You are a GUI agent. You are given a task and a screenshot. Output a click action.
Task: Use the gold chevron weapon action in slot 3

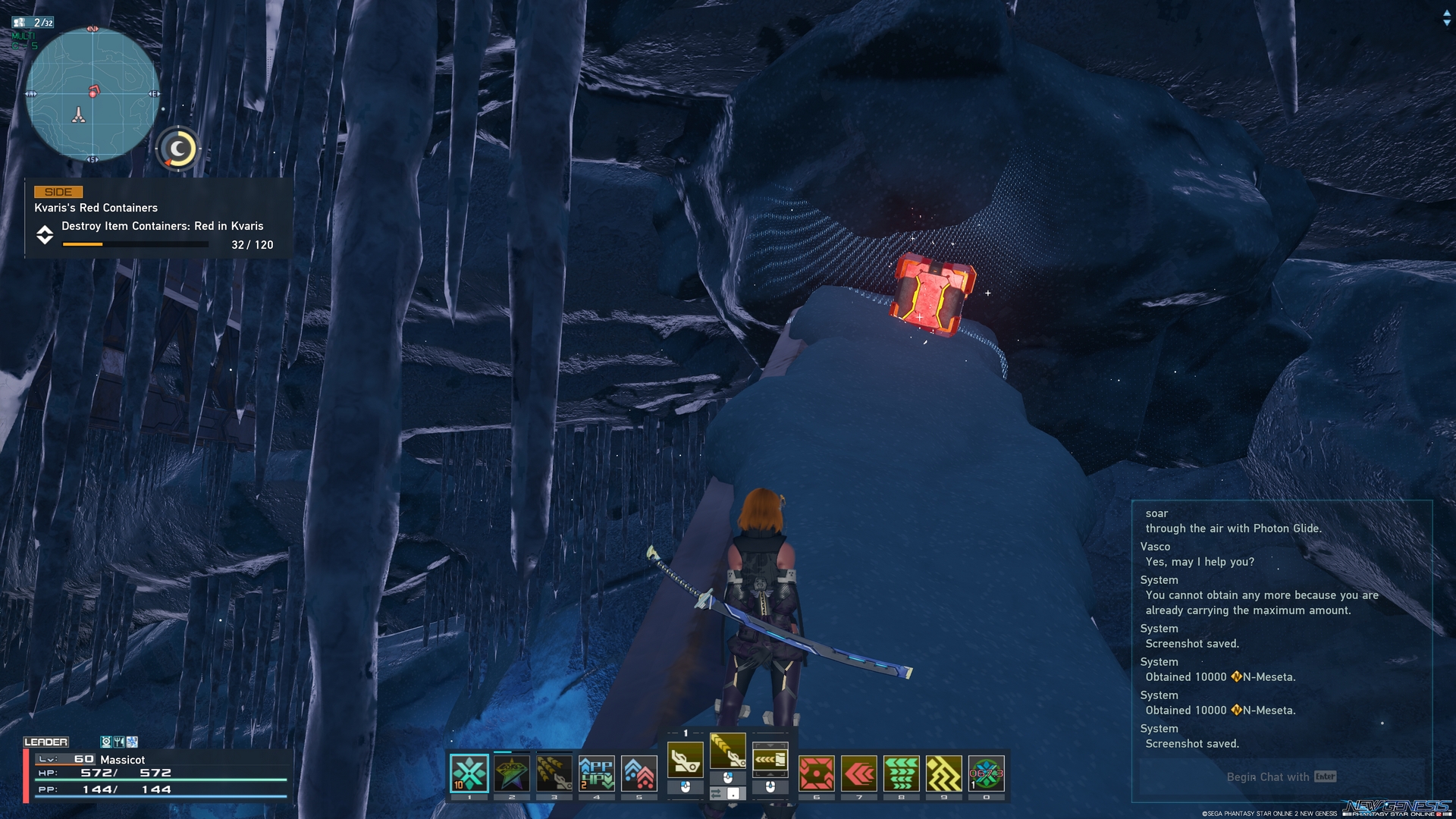pyautogui.click(x=554, y=773)
